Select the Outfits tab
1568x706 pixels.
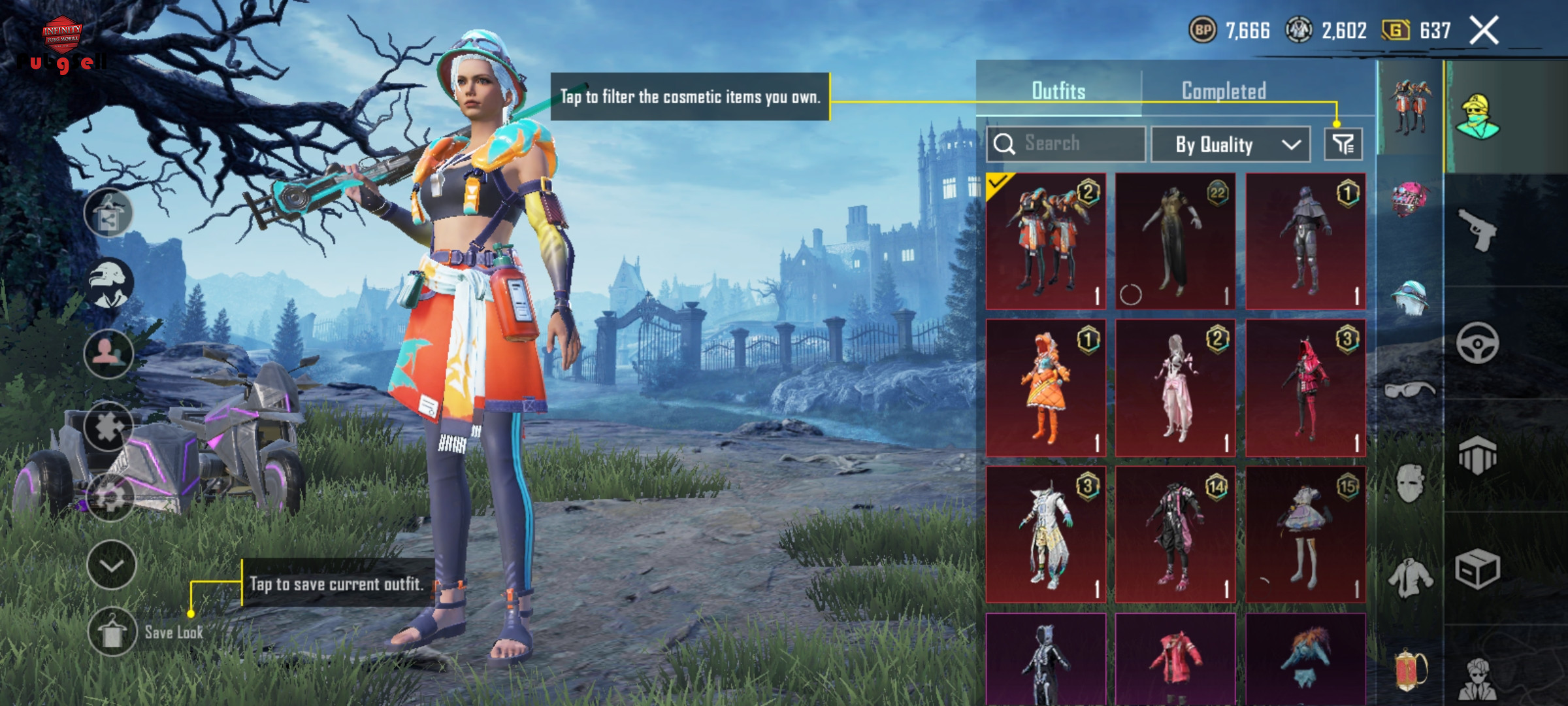pyautogui.click(x=1058, y=91)
